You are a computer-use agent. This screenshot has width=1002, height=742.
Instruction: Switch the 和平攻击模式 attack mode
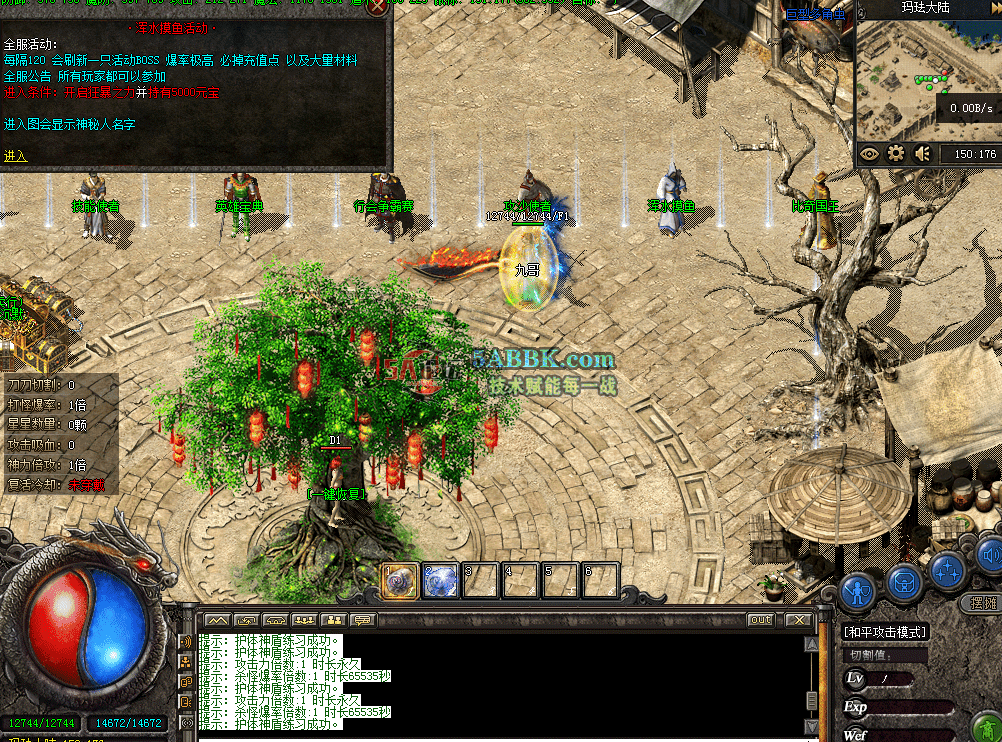885,632
